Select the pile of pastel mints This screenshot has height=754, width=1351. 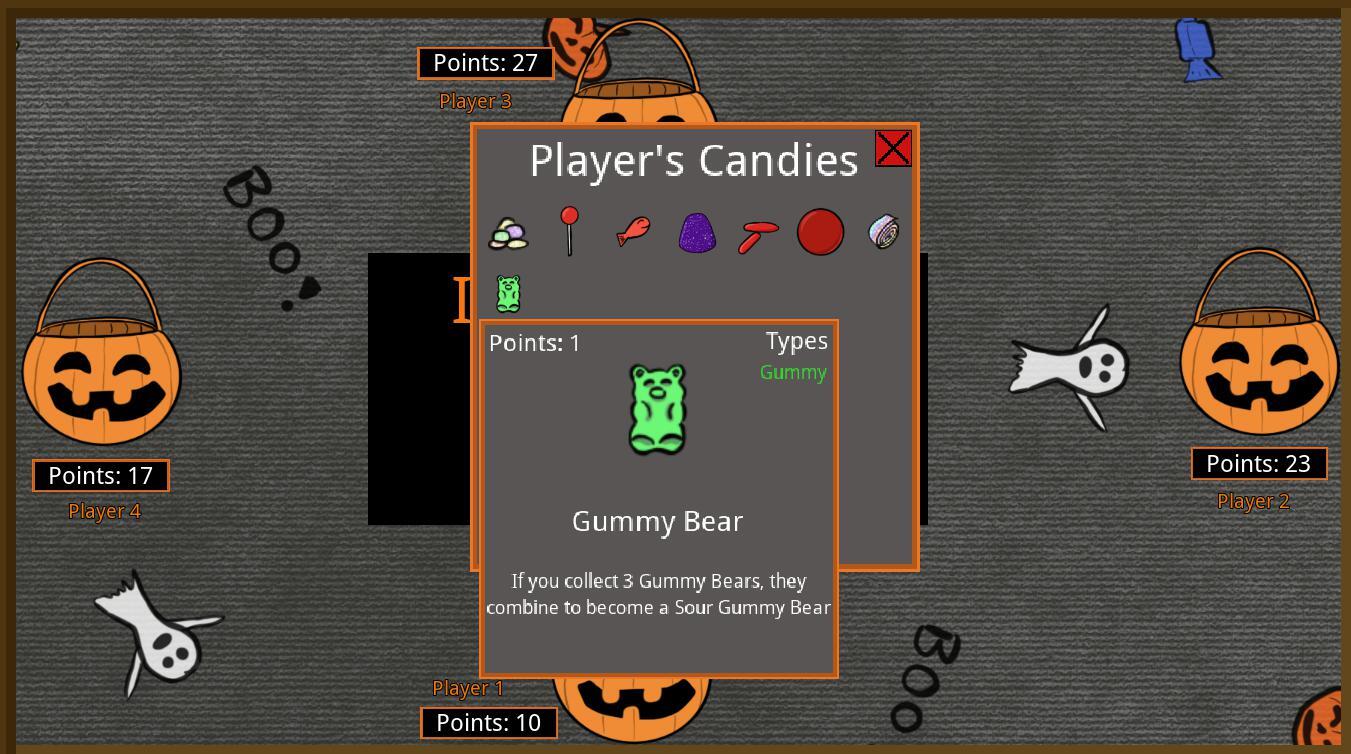(x=508, y=232)
